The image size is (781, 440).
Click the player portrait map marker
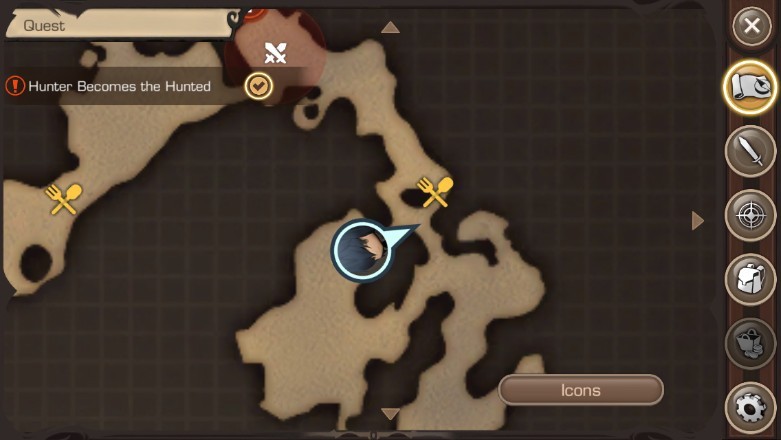(x=361, y=251)
